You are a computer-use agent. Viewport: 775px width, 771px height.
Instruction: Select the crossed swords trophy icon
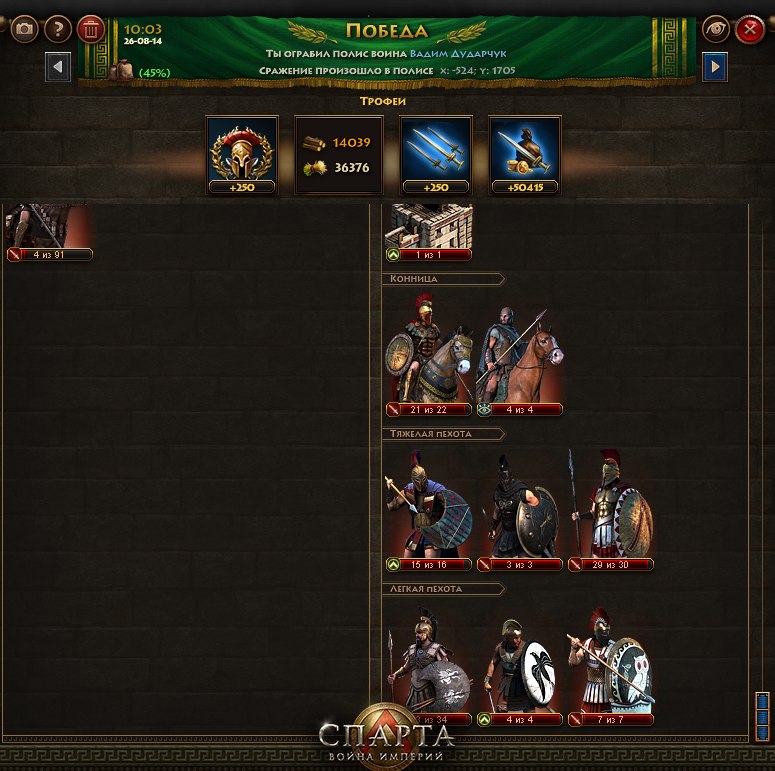pos(435,154)
